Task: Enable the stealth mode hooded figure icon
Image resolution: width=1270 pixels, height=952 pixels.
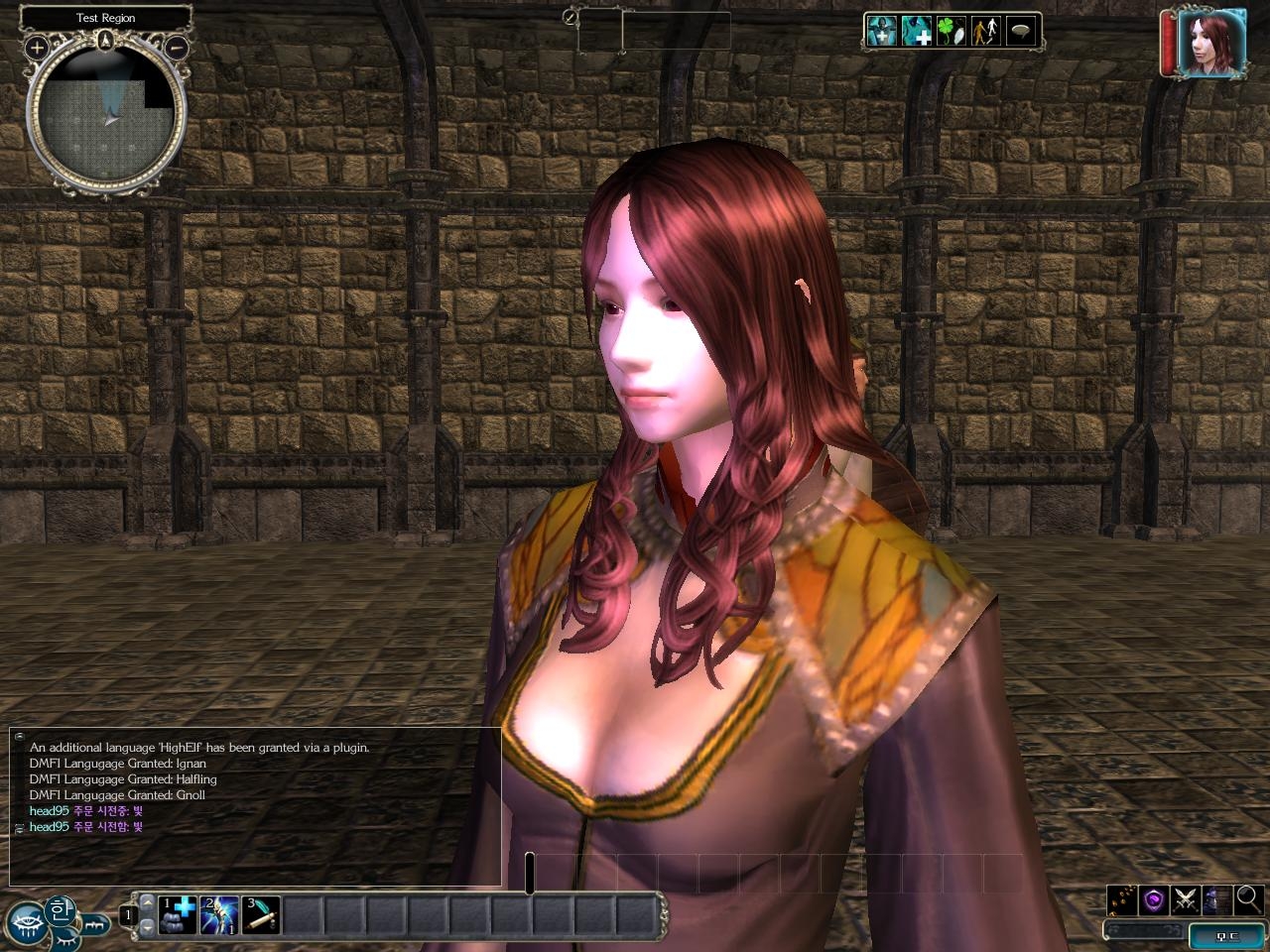Action: pos(1216,899)
